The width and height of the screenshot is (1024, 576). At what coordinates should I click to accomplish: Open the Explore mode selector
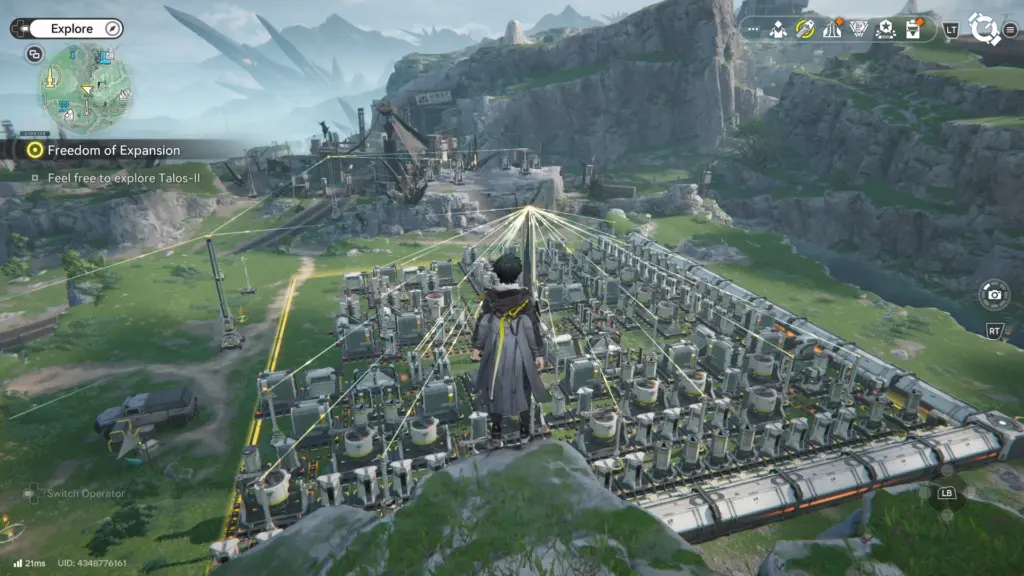[70, 29]
